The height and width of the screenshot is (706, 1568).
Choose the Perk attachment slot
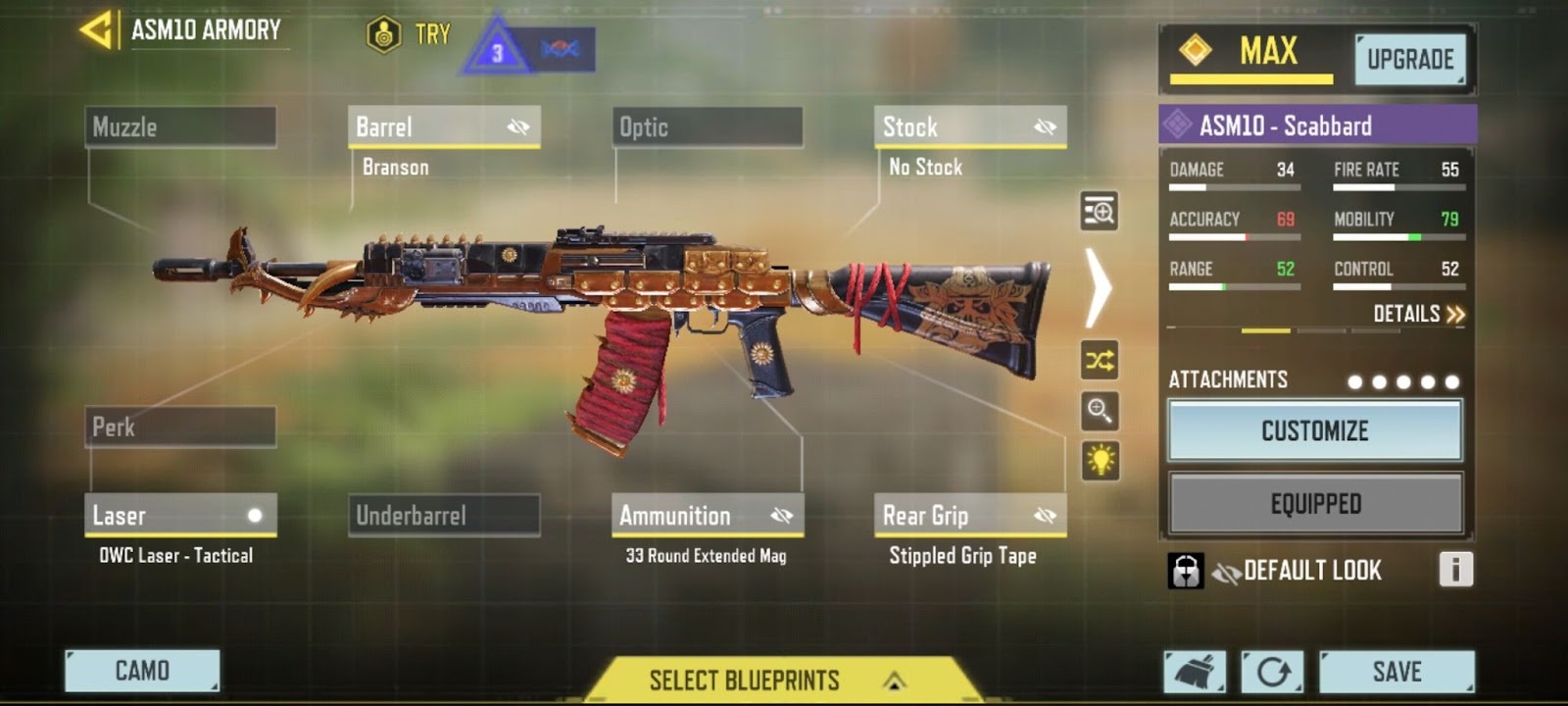tap(180, 428)
